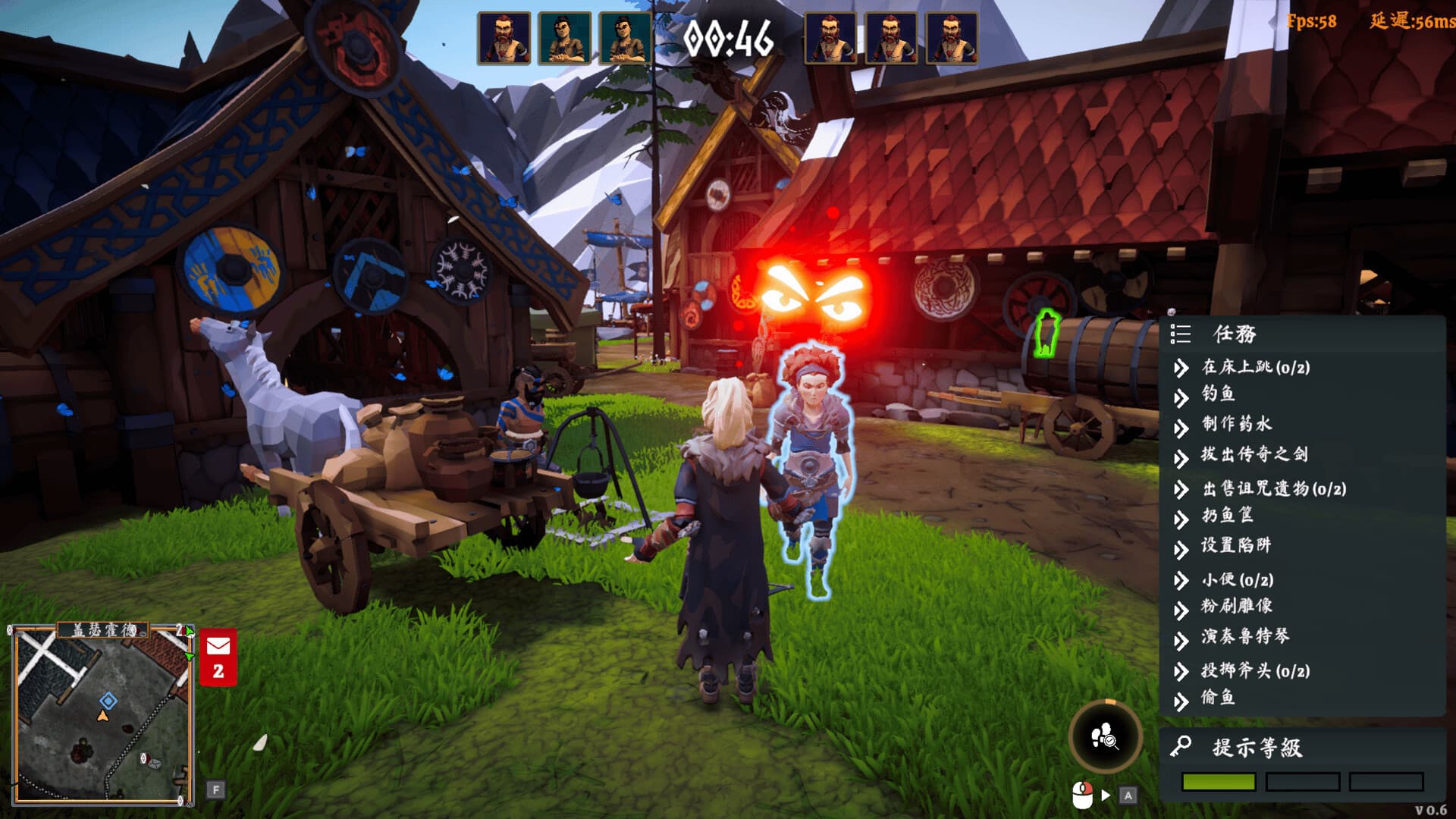Select the 投掷斧头 task entry
The height and width of the screenshot is (819, 1456).
(1255, 671)
